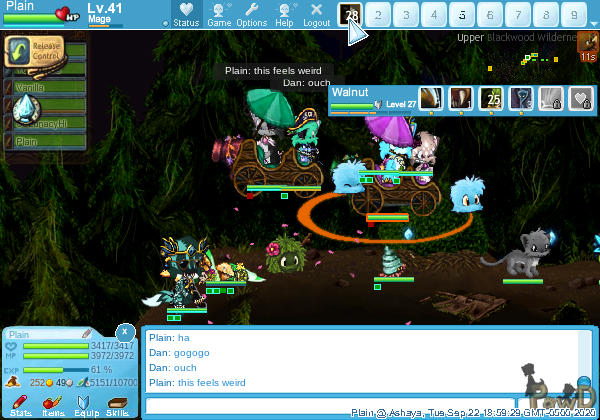Open the Game menu

point(219,14)
